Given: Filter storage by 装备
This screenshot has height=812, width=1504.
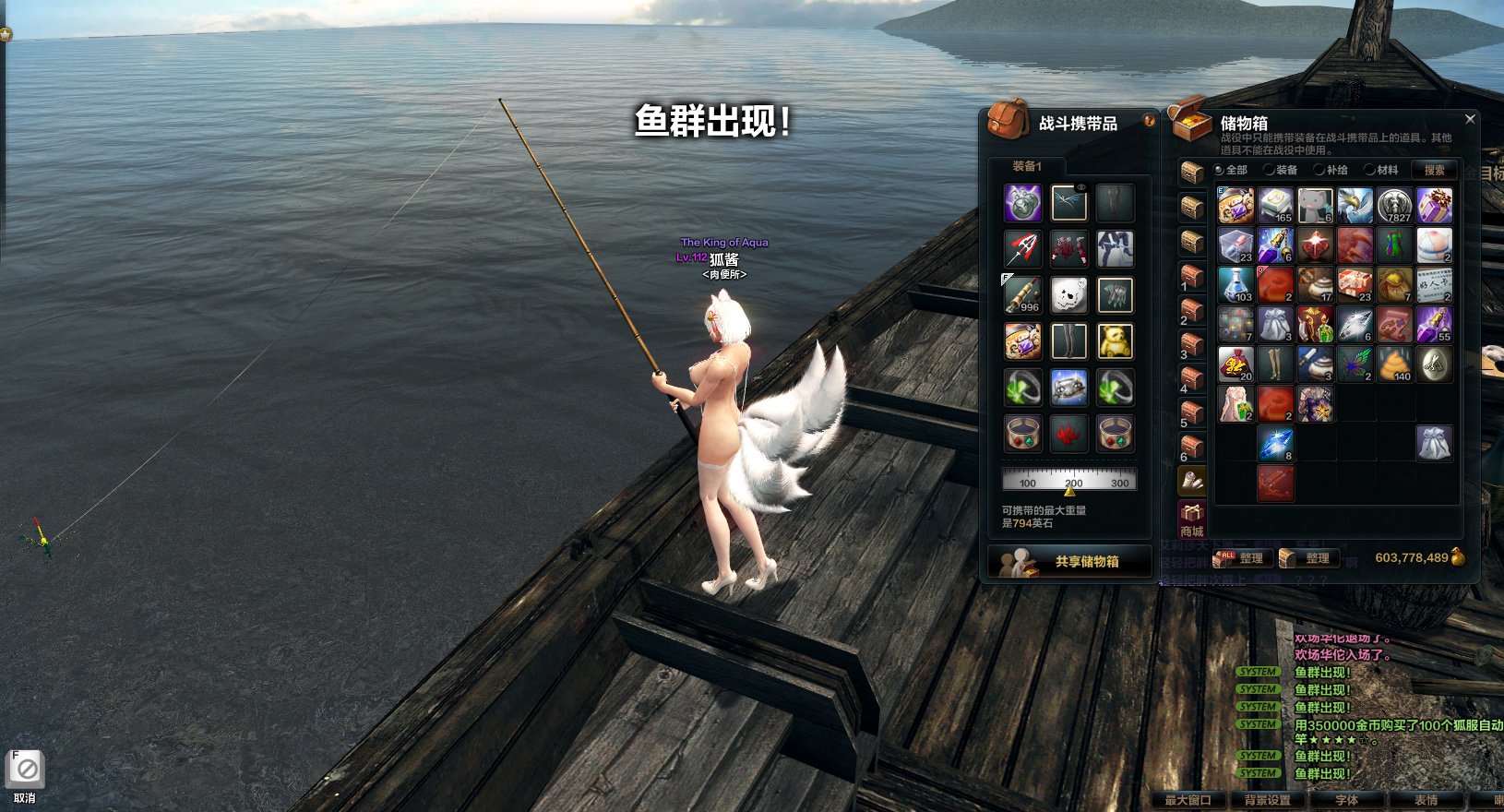Looking at the screenshot, I should [x=1281, y=170].
